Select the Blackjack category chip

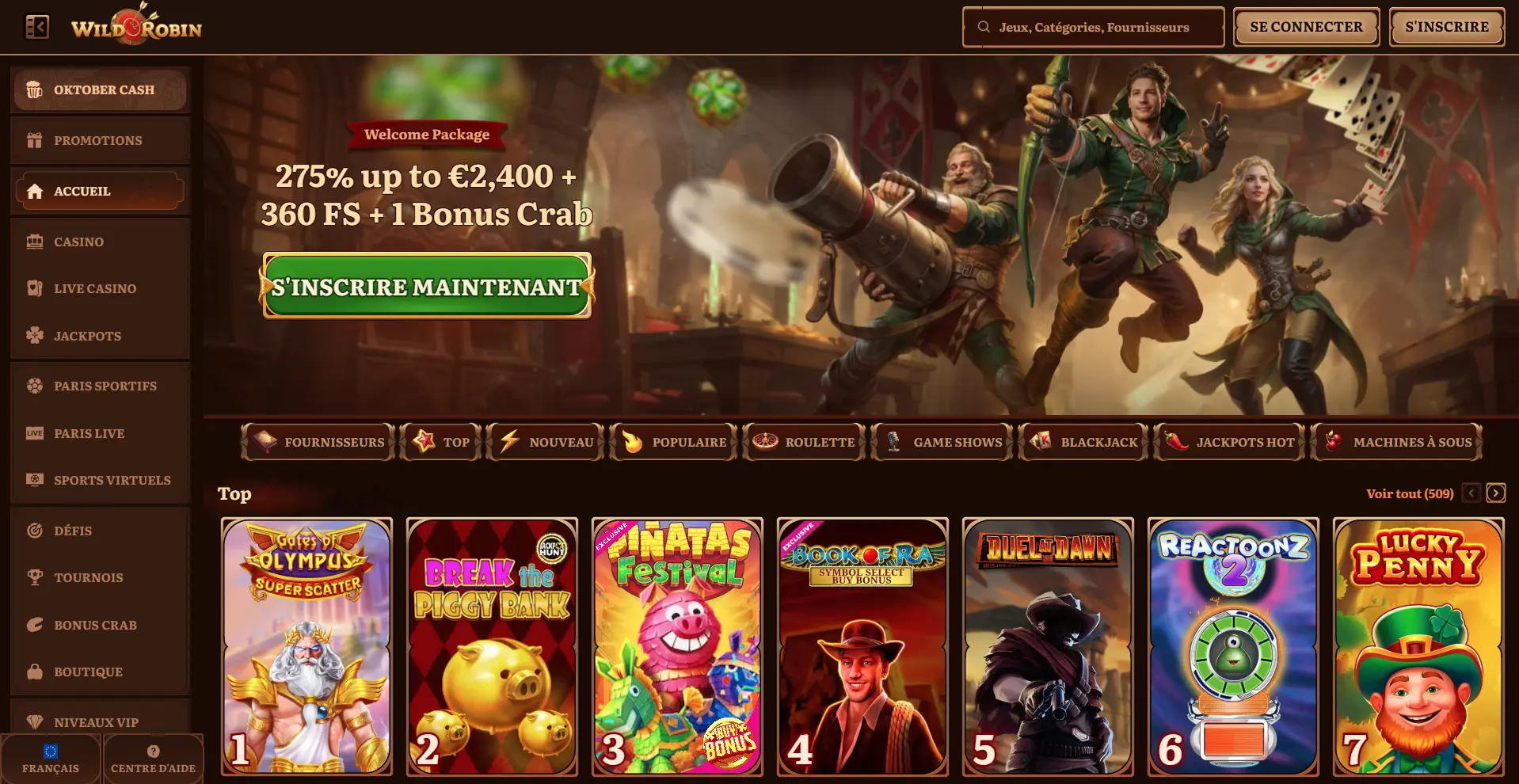click(x=1083, y=442)
